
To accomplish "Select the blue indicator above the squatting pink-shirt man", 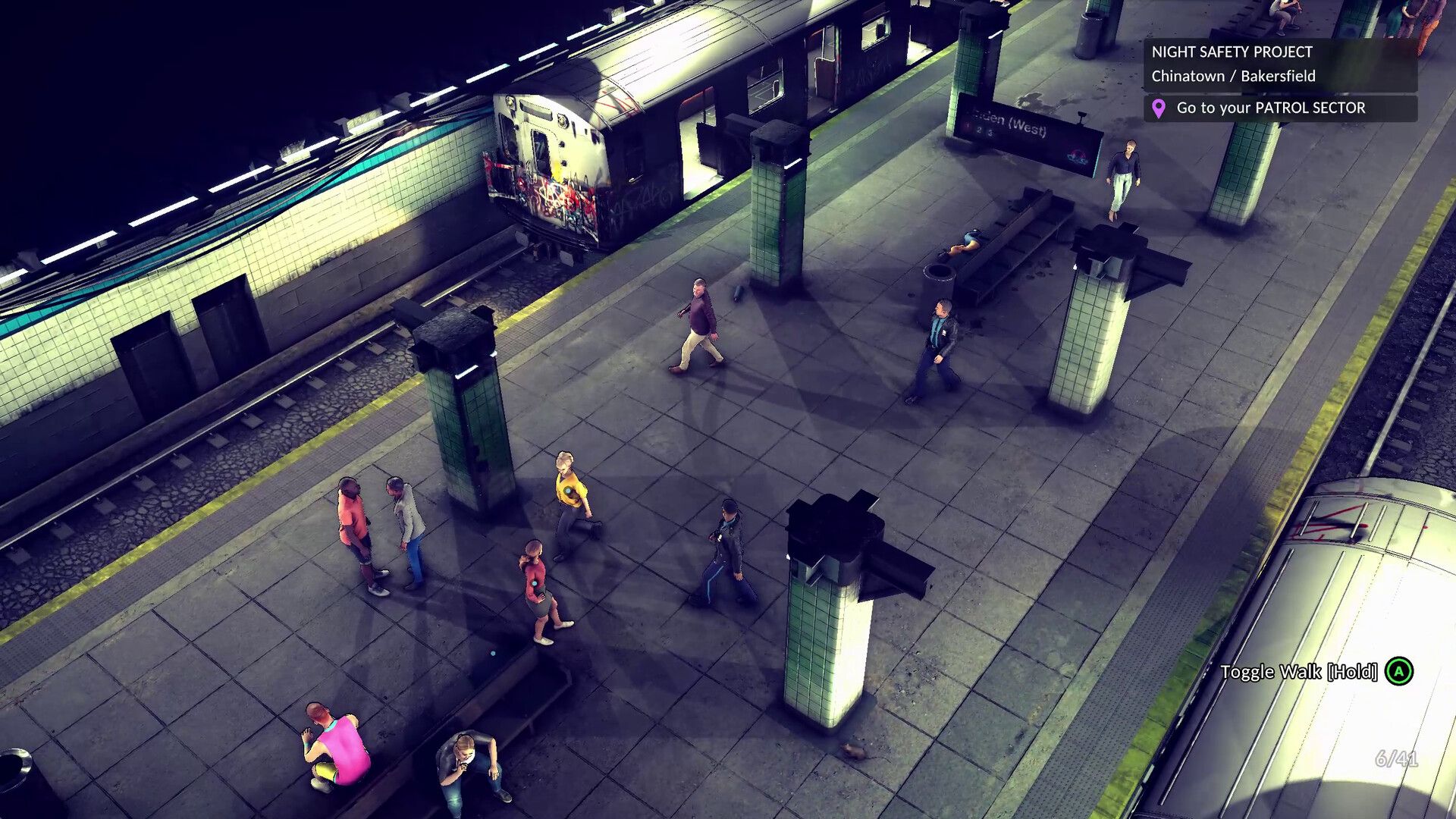I will click(x=307, y=745).
